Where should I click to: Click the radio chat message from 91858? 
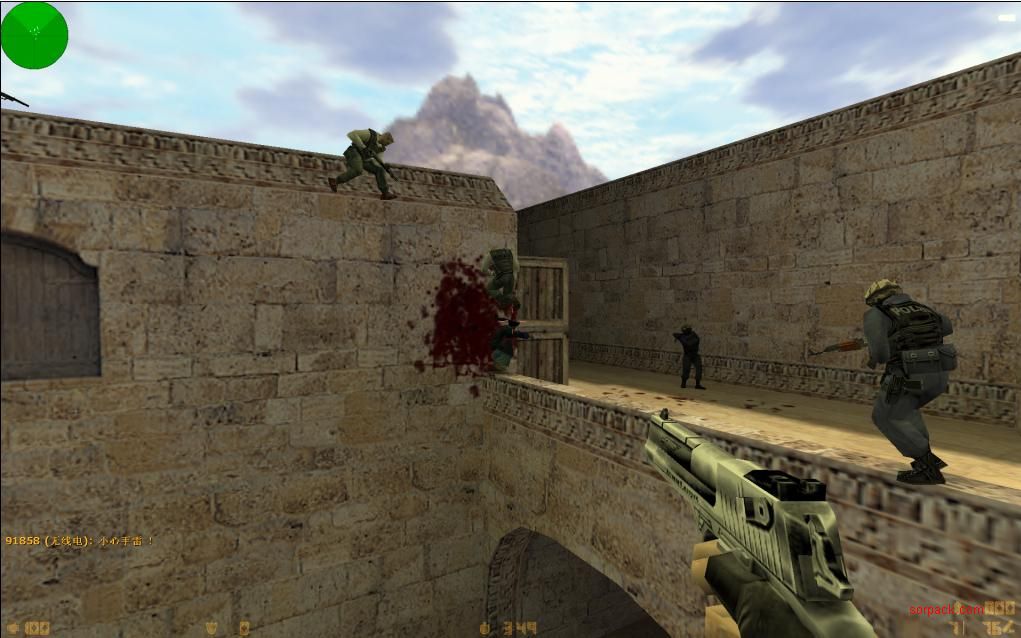[79, 541]
